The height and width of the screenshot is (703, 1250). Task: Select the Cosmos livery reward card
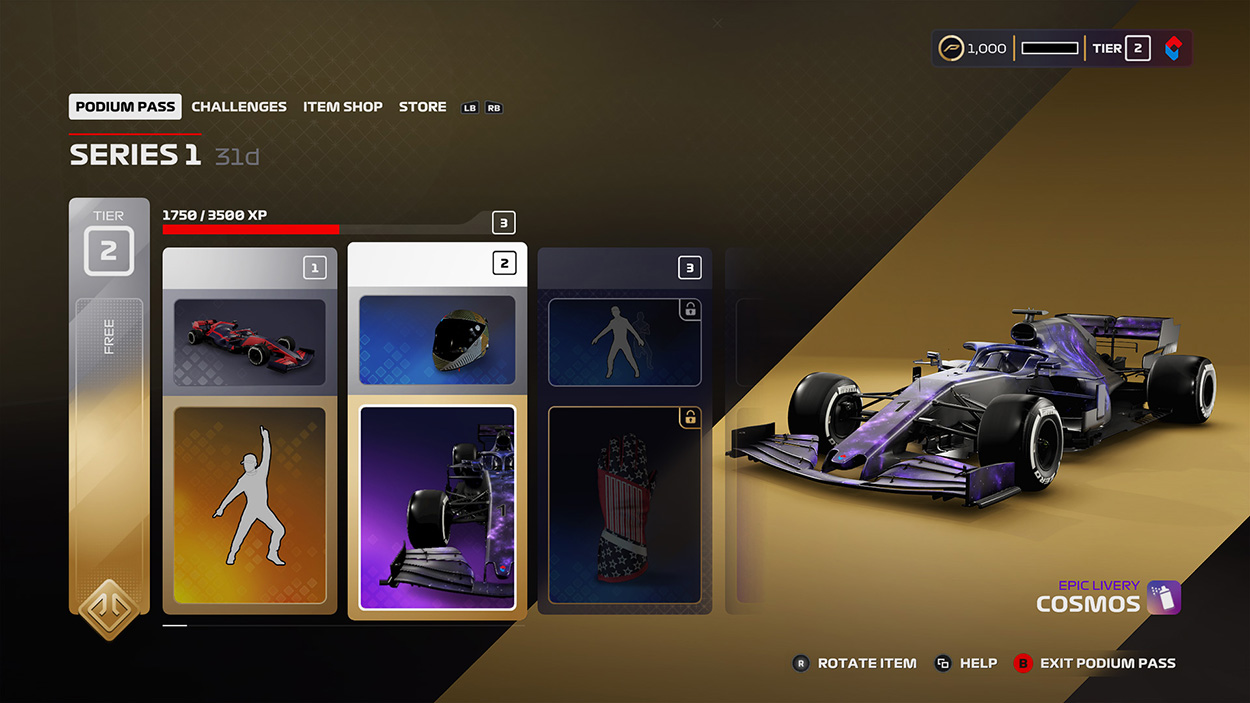[437, 507]
